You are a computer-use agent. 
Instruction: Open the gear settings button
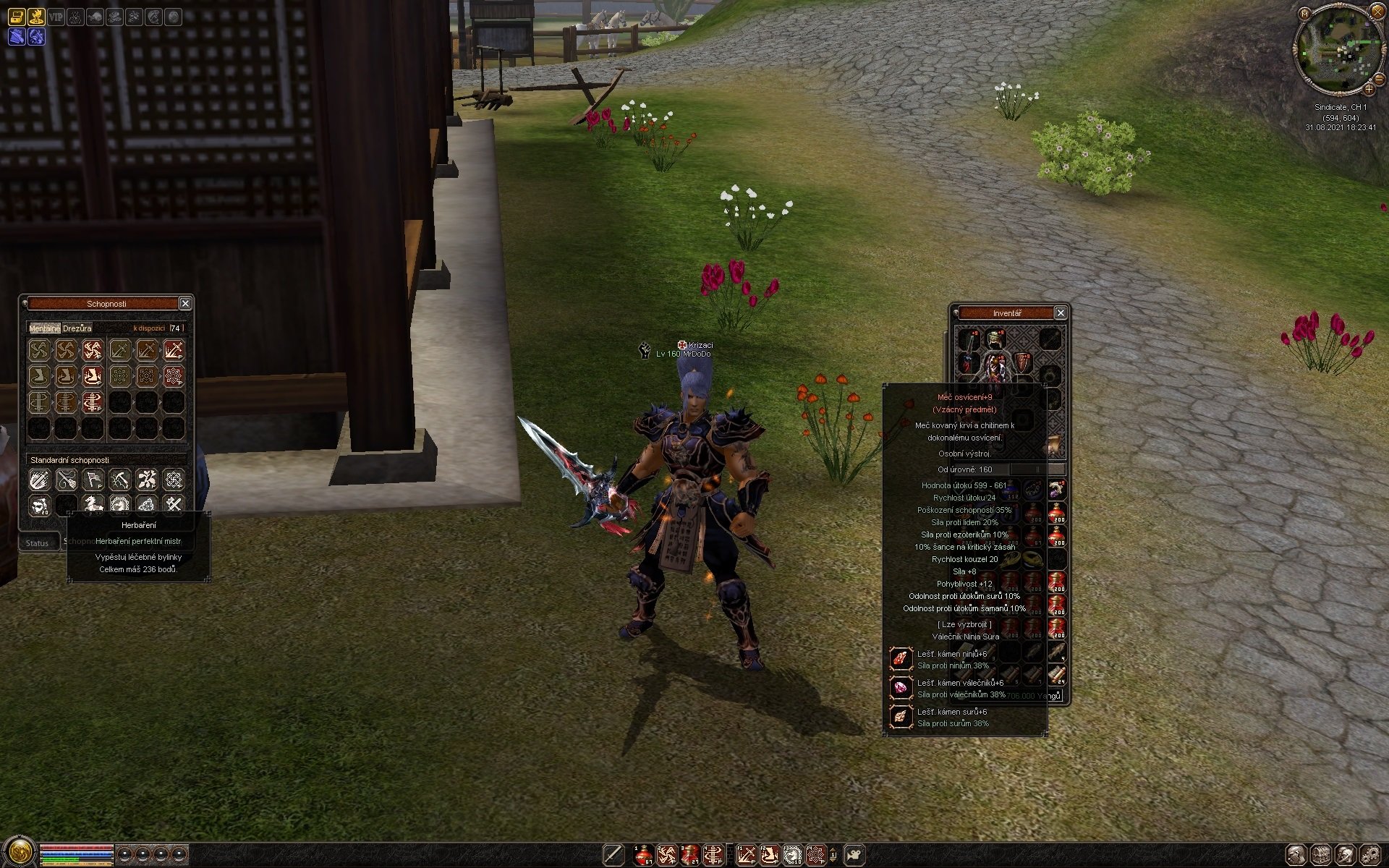coord(1369,854)
